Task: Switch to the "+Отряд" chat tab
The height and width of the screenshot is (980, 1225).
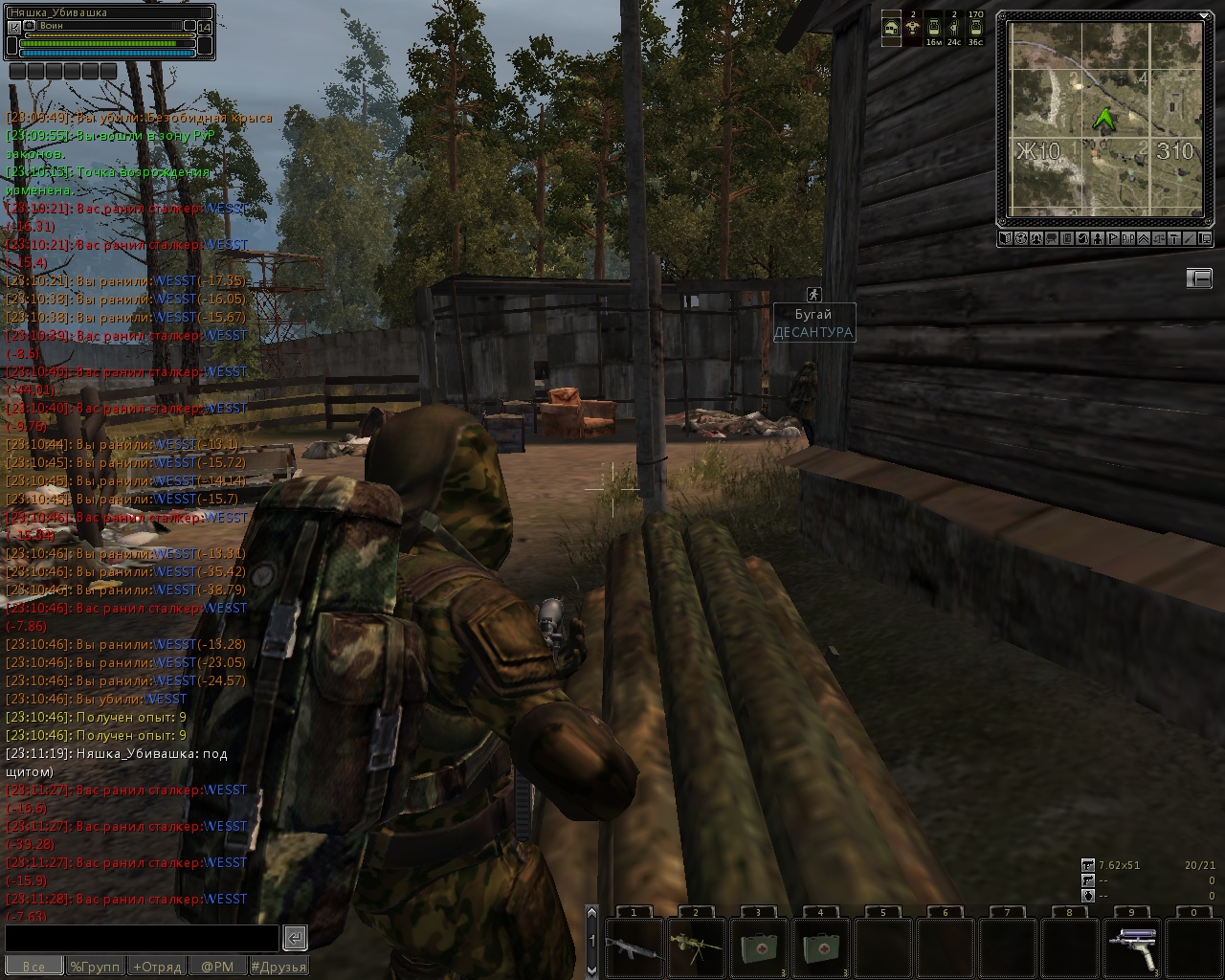Action: (x=157, y=967)
